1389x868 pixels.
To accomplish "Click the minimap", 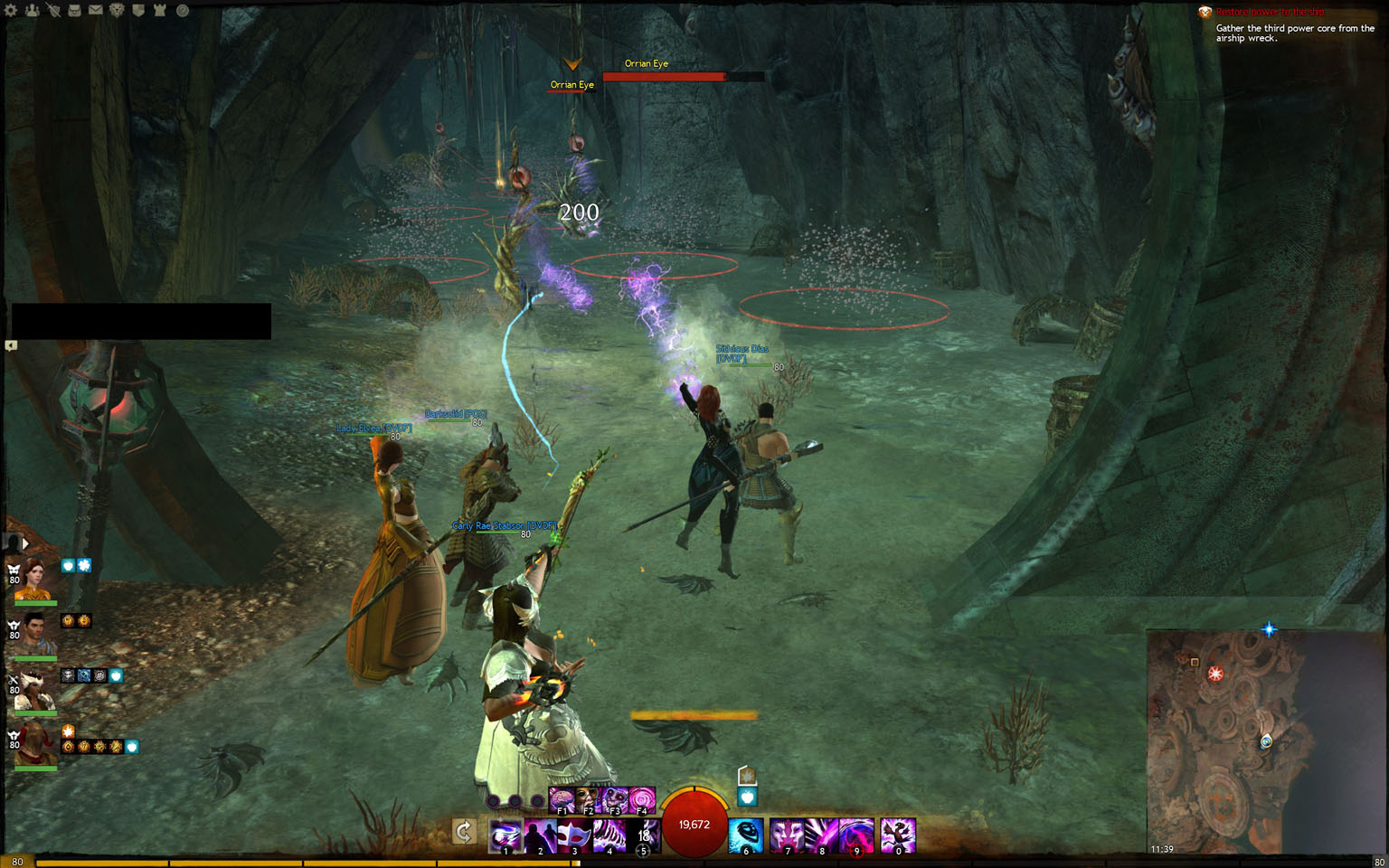I will point(1225,741).
